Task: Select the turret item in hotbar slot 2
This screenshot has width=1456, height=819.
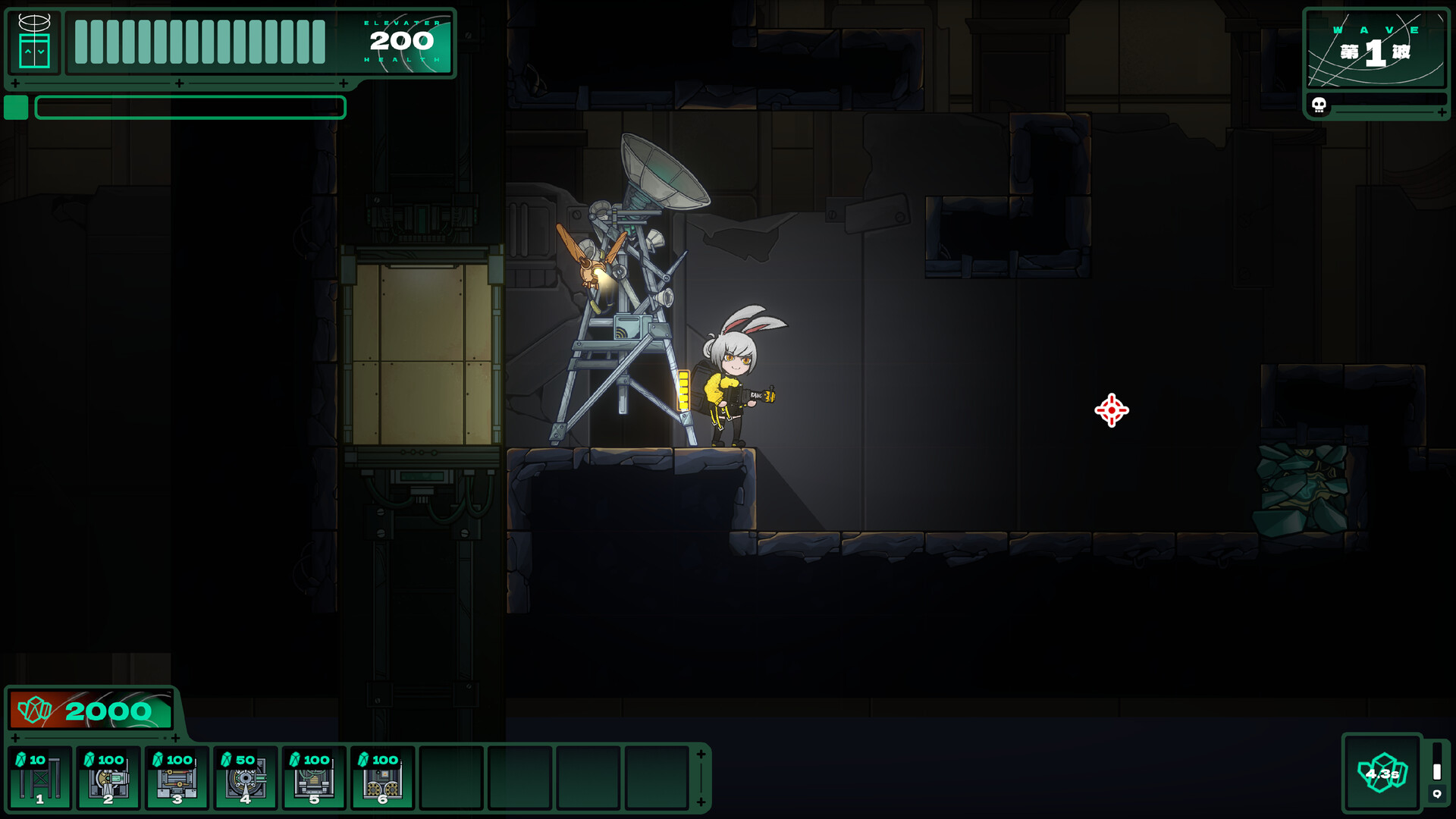Action: coord(108,778)
